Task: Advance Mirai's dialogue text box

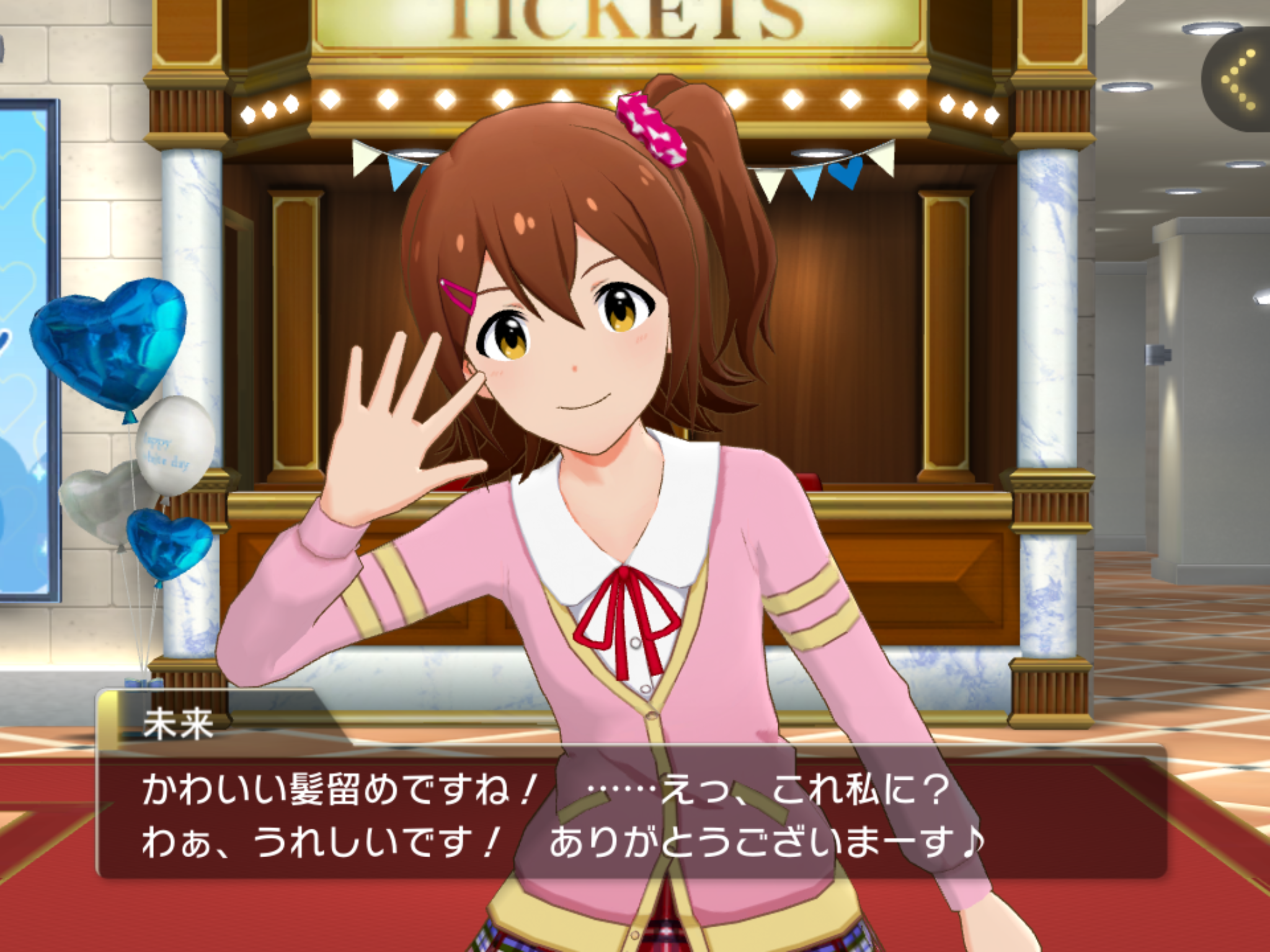Action: click(x=633, y=812)
